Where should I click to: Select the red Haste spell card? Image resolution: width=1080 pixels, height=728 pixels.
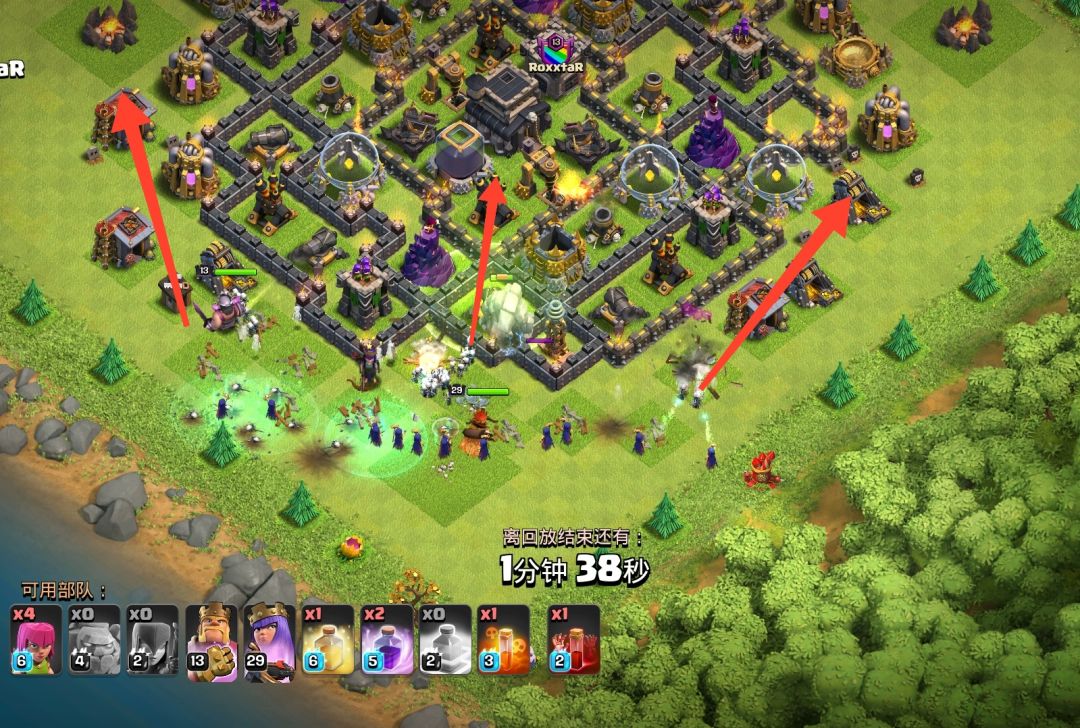coord(574,640)
